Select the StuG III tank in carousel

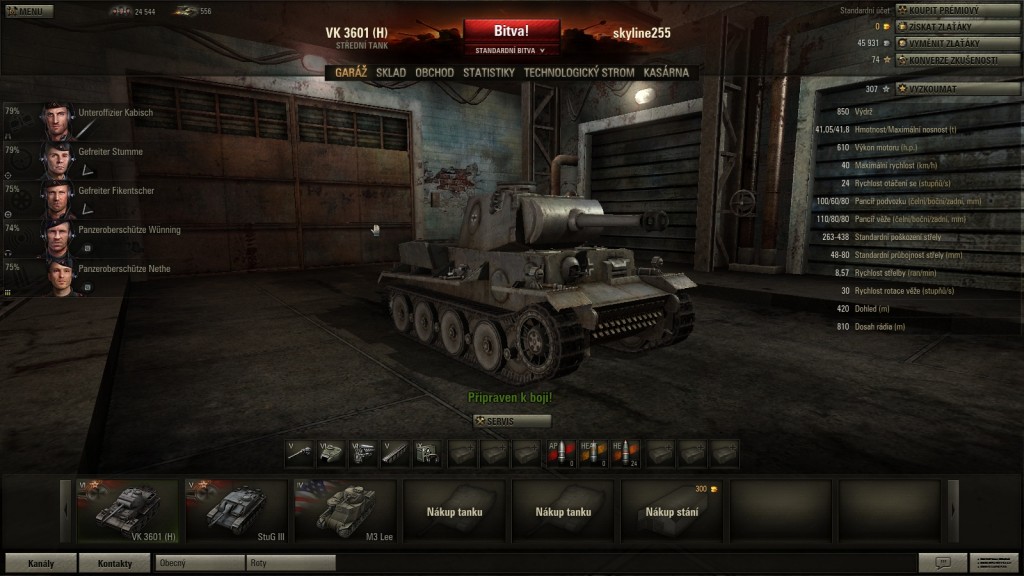coord(237,510)
